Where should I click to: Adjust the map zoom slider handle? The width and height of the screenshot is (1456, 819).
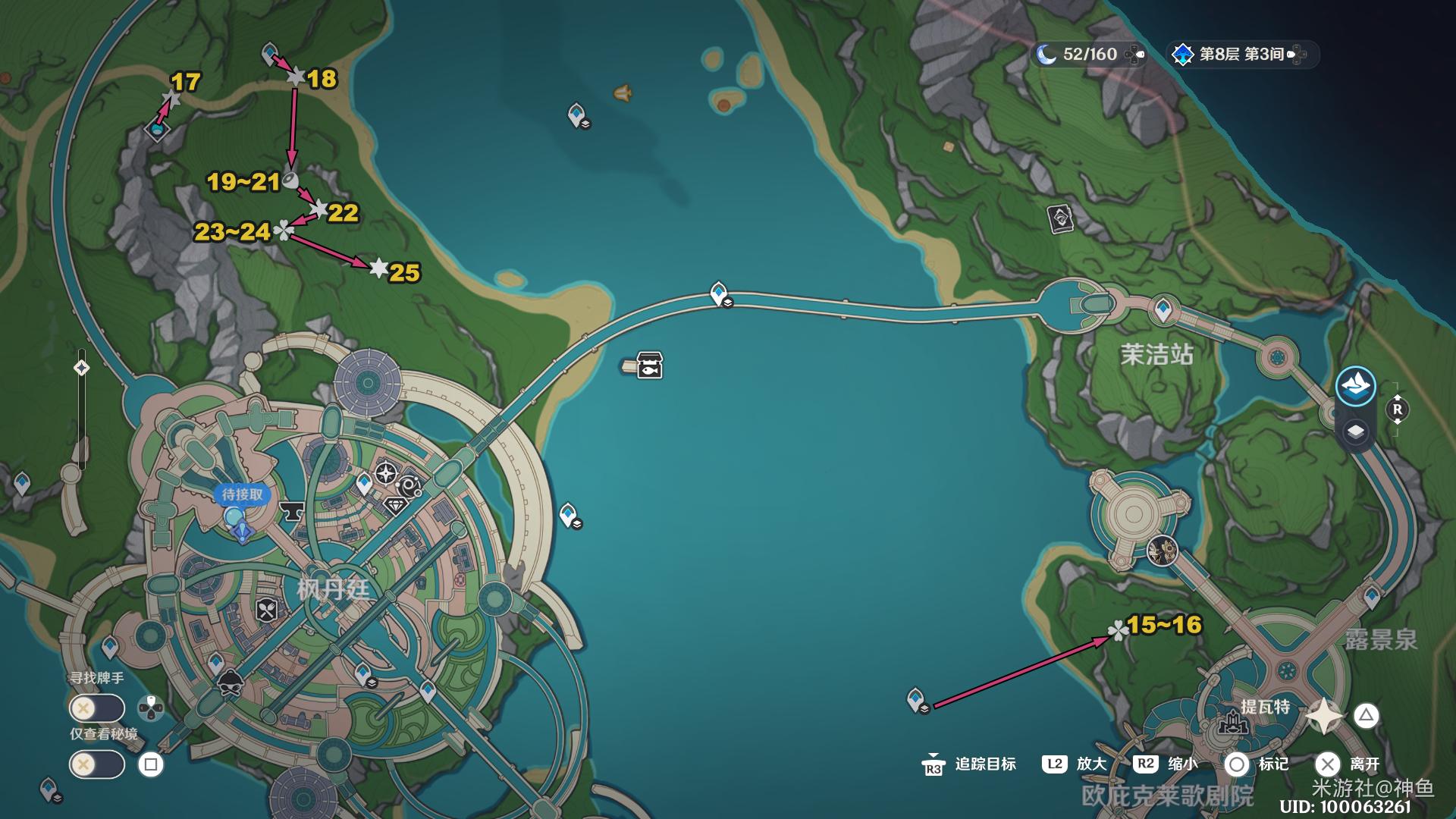pyautogui.click(x=81, y=369)
